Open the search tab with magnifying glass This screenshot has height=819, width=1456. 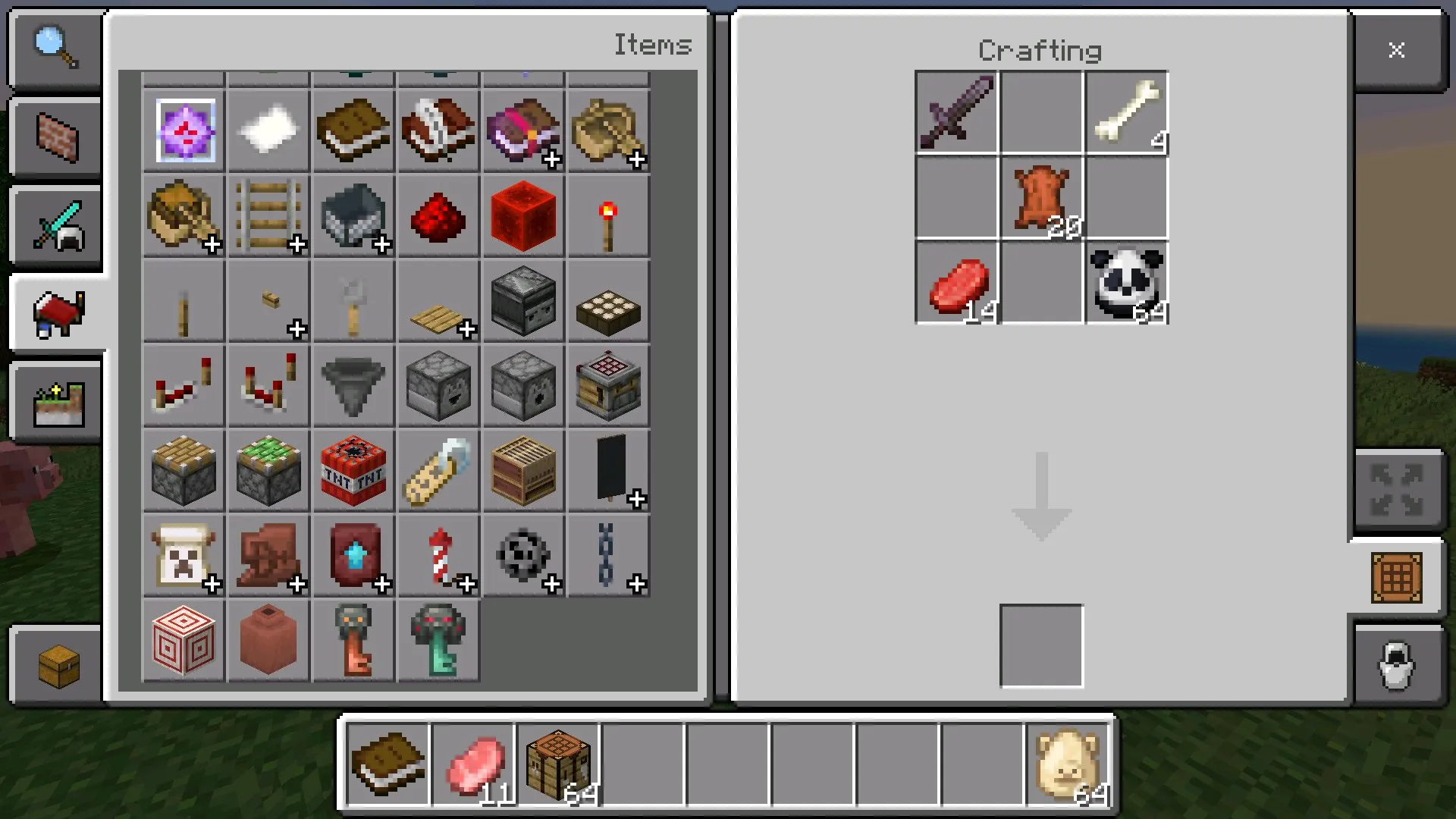tap(55, 49)
